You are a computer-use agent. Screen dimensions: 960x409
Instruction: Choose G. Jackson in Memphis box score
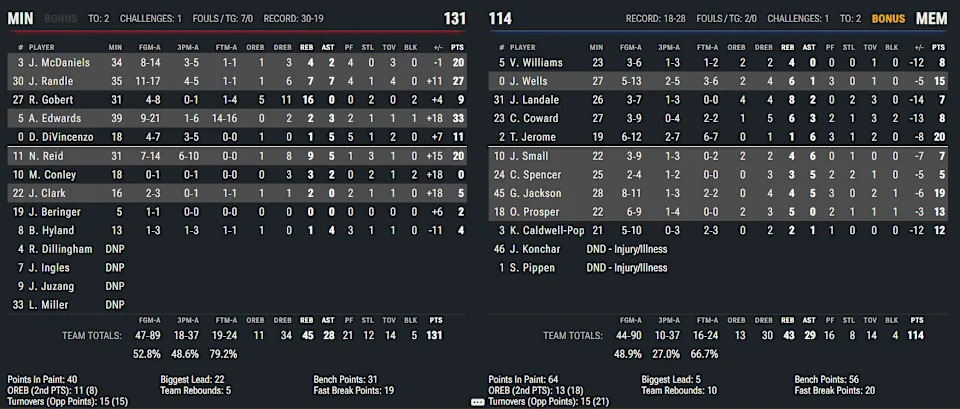click(540, 193)
